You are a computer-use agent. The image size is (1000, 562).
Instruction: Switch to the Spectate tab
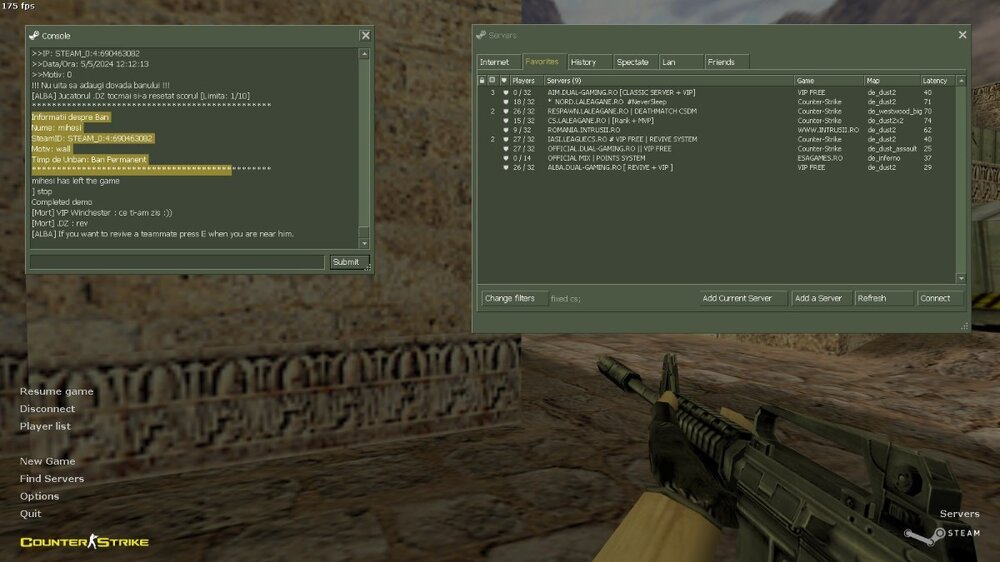click(x=632, y=62)
